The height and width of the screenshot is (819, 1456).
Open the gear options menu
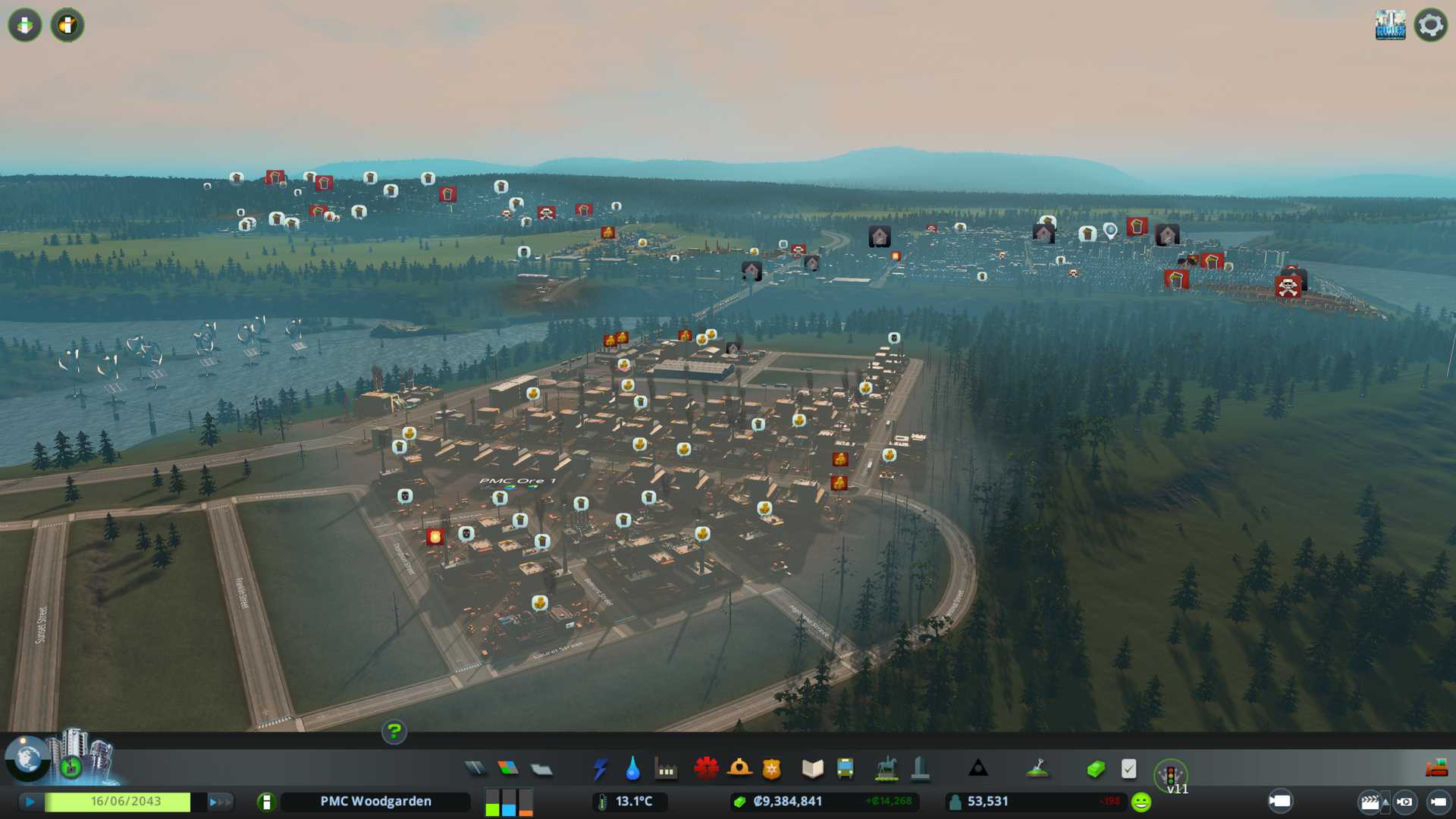(1430, 25)
